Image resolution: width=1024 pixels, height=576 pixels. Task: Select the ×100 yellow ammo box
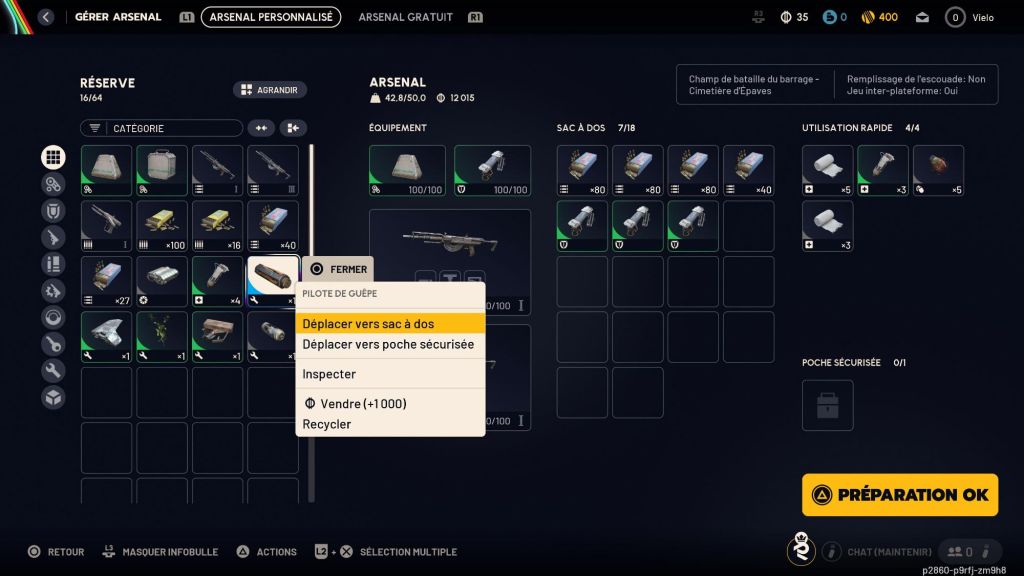pyautogui.click(x=162, y=226)
